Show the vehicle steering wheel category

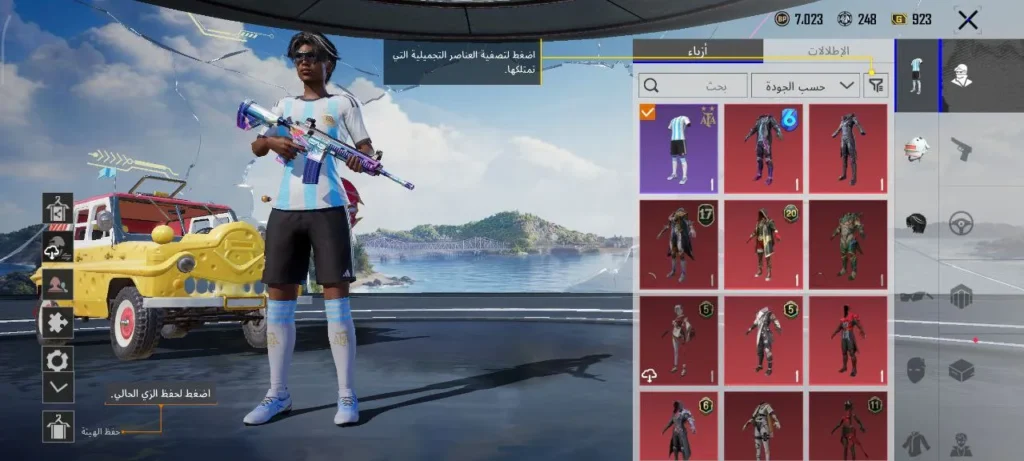click(961, 222)
